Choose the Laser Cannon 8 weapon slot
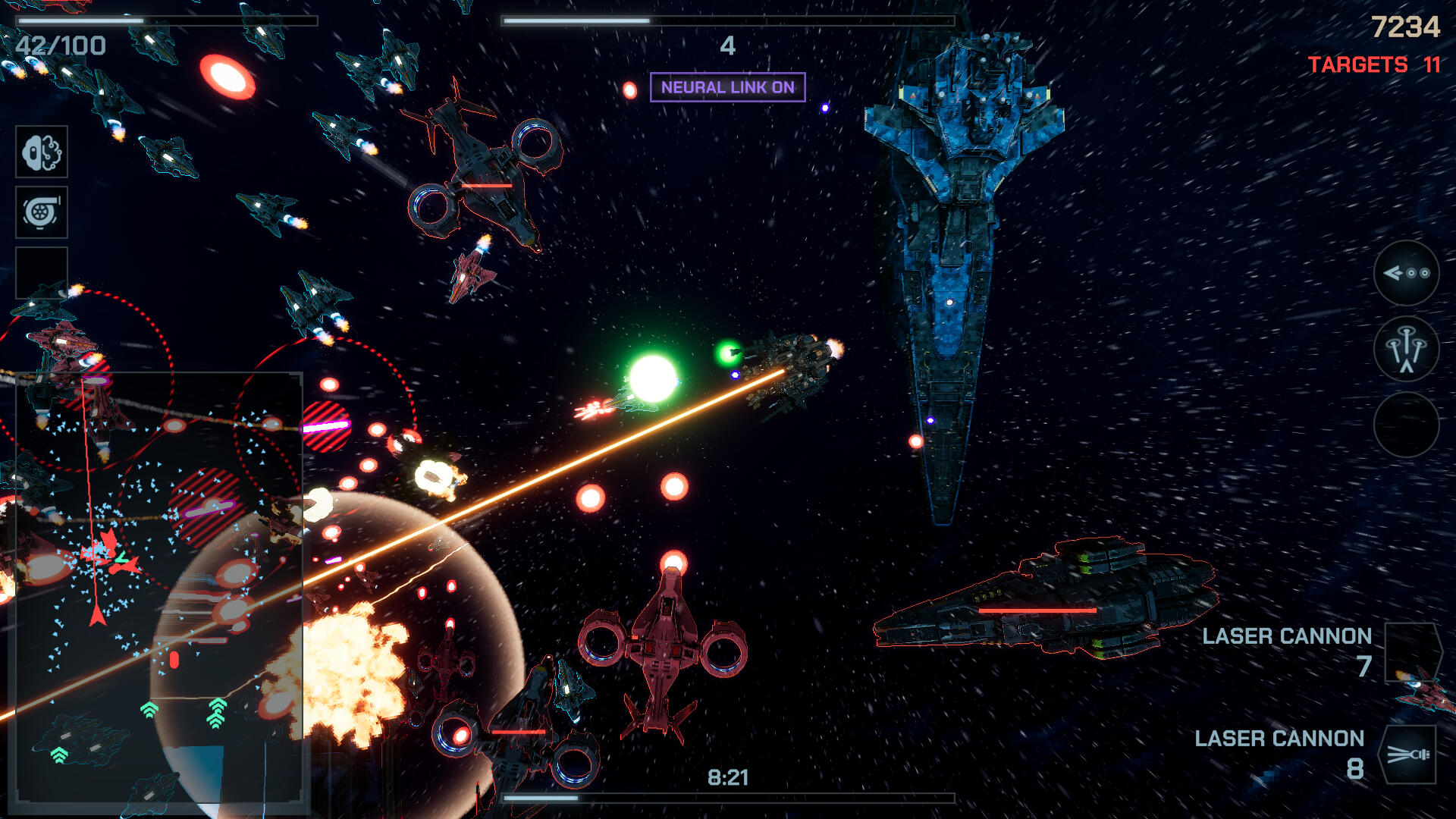 point(1407,755)
